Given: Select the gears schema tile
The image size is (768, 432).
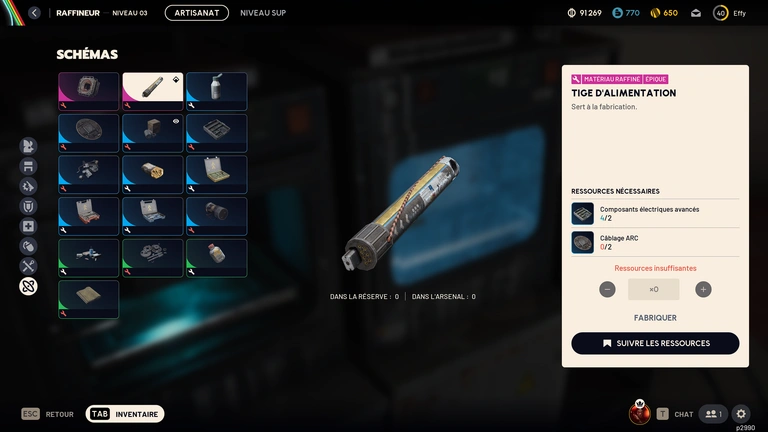Looking at the screenshot, I should pos(152,257).
